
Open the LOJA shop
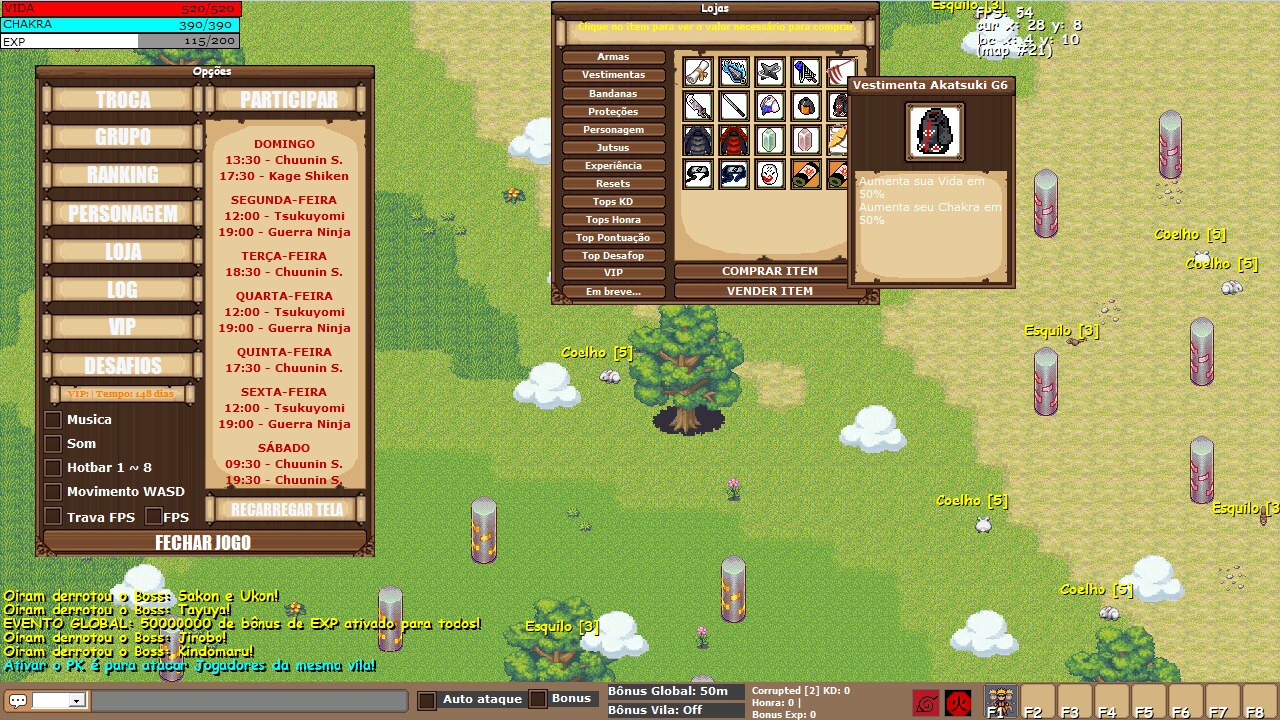click(123, 252)
